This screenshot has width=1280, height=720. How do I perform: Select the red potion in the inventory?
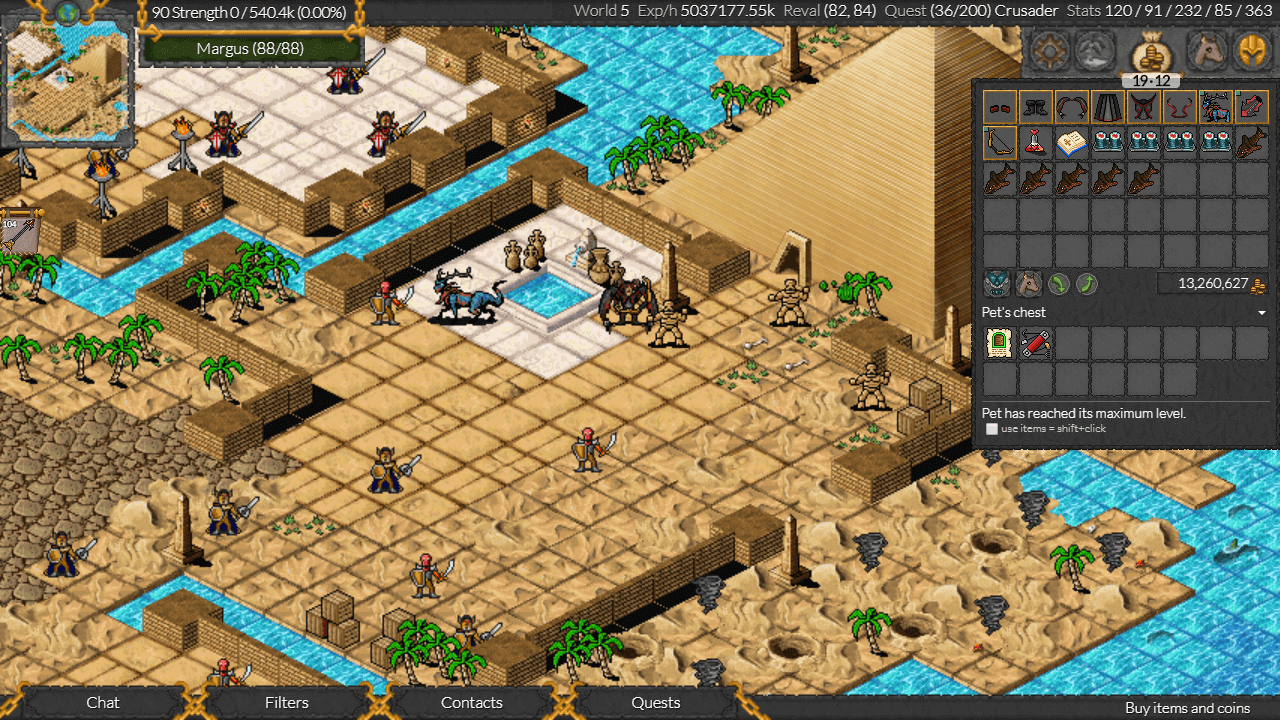(x=1034, y=142)
